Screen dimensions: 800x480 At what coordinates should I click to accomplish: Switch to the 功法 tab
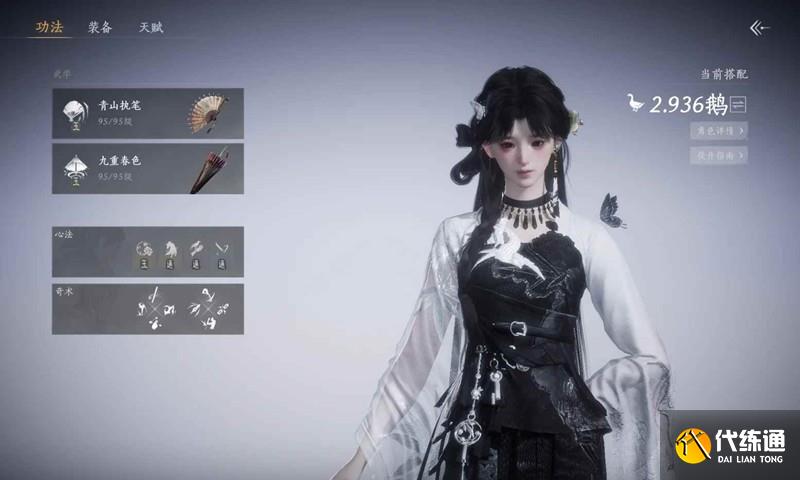pos(49,28)
